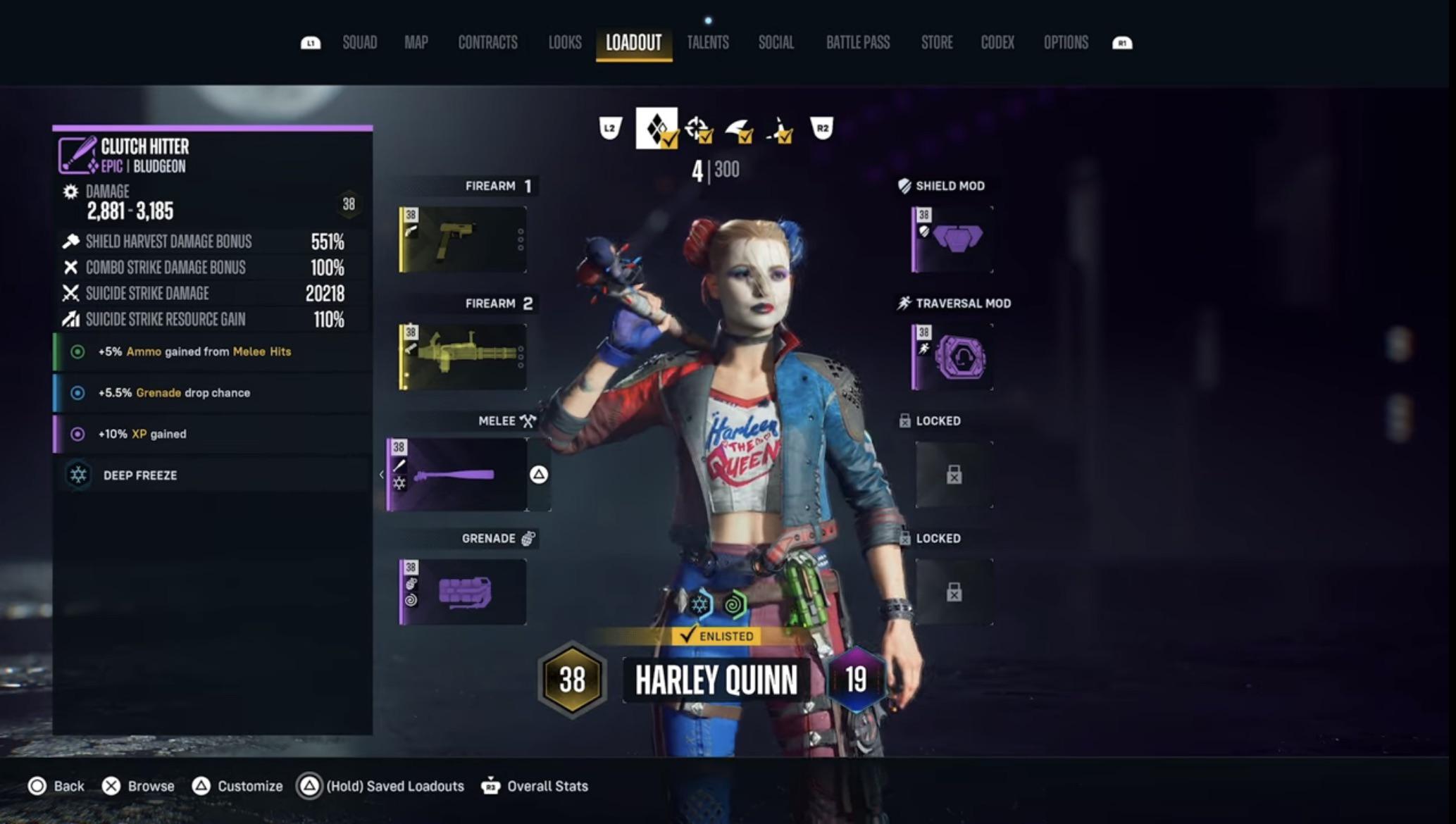
Task: Open the Battle Pass tab
Action: click(x=857, y=42)
